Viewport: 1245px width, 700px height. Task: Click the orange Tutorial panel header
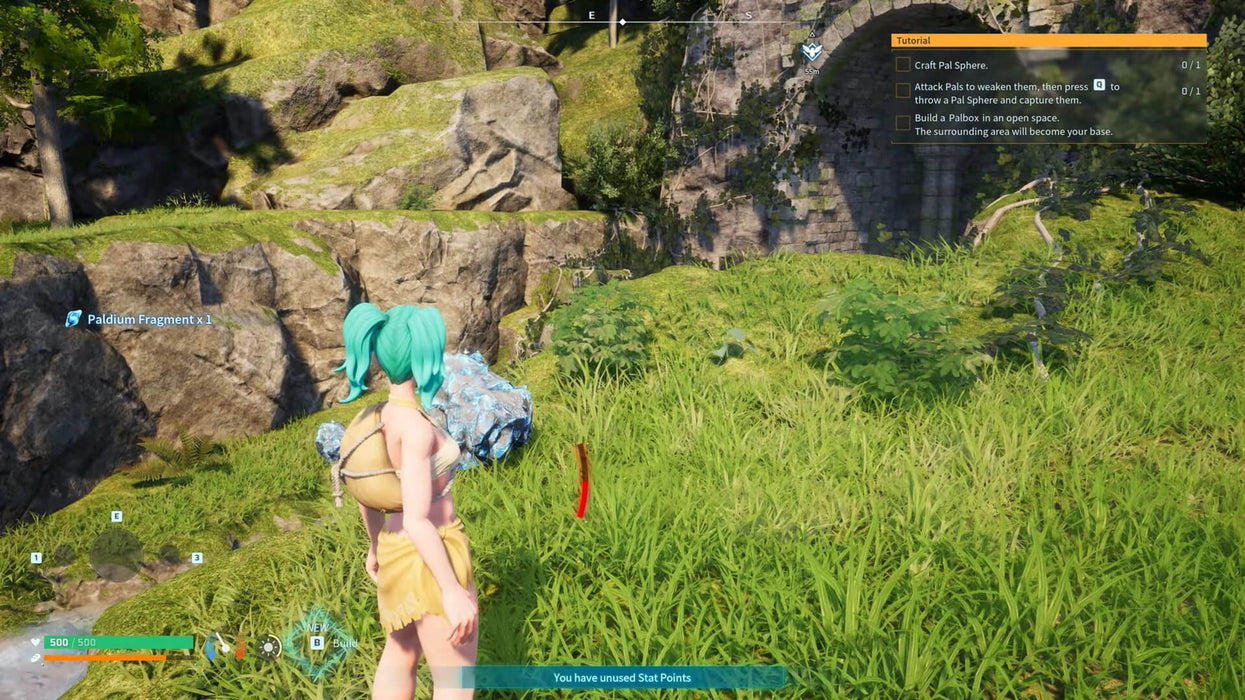click(x=1048, y=41)
